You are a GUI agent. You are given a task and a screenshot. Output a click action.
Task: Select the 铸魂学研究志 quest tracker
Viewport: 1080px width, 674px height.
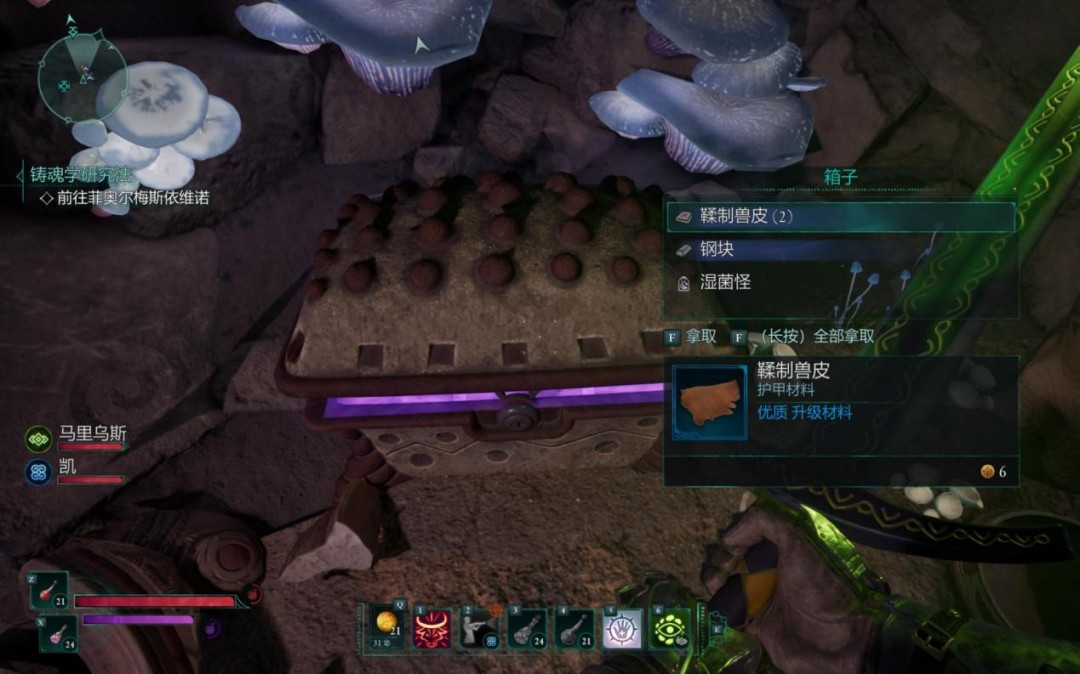tap(92, 175)
